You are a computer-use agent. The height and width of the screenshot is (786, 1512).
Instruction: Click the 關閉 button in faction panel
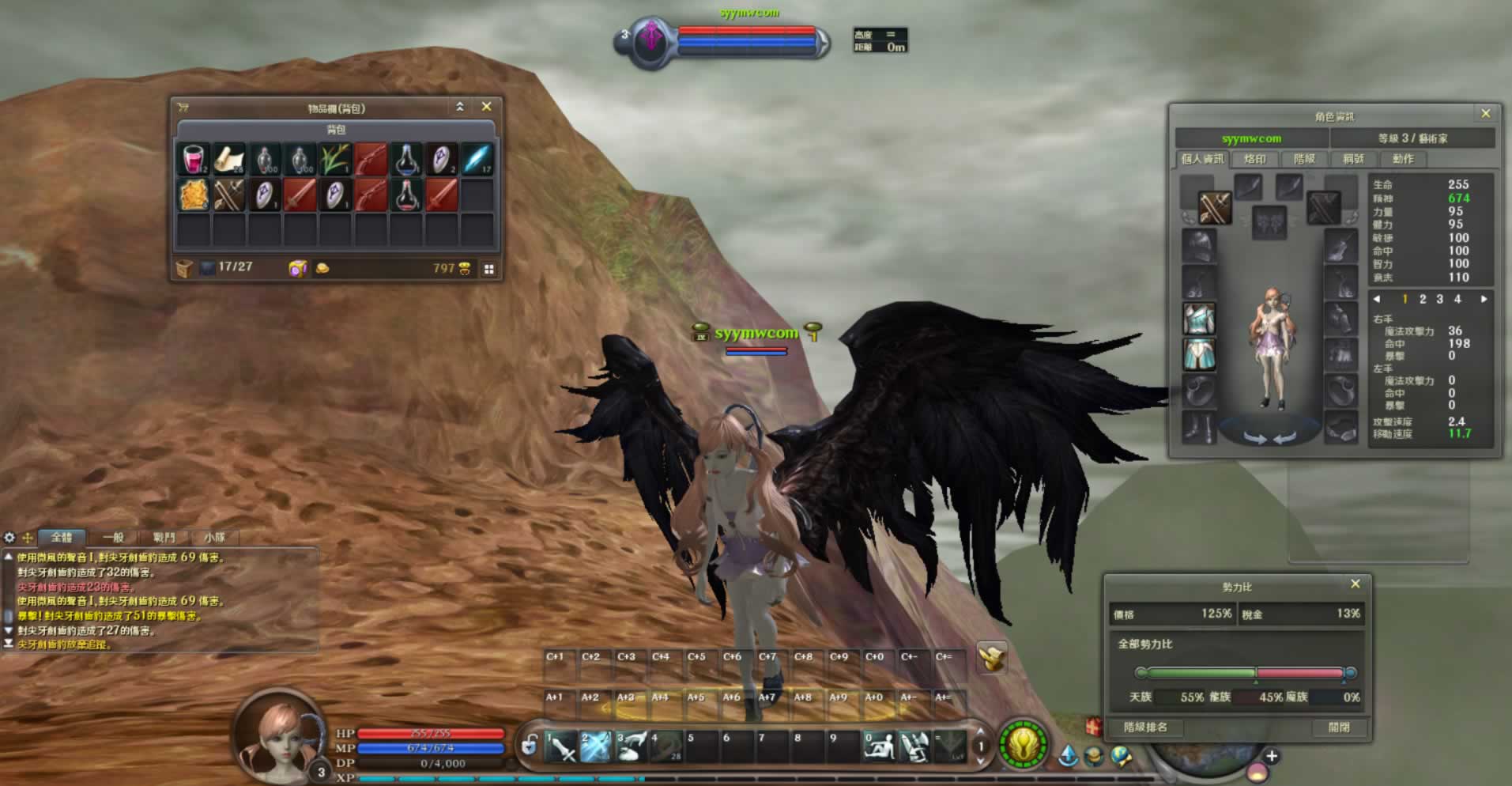(x=1339, y=727)
